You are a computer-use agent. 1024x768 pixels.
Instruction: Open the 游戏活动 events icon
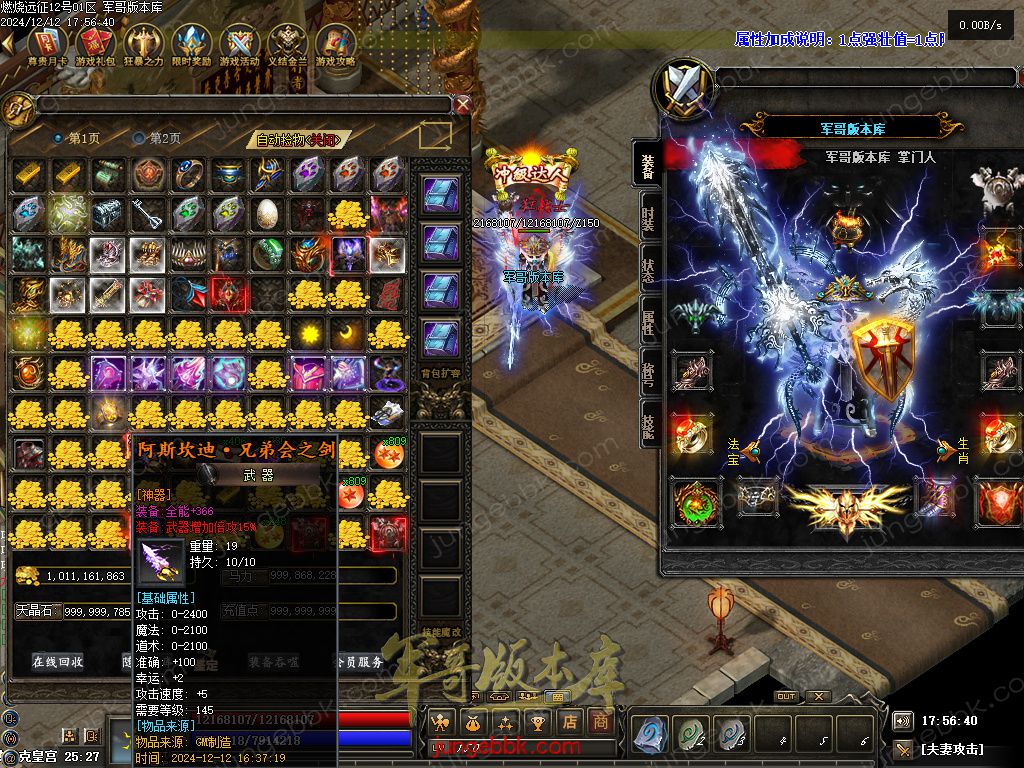click(240, 45)
